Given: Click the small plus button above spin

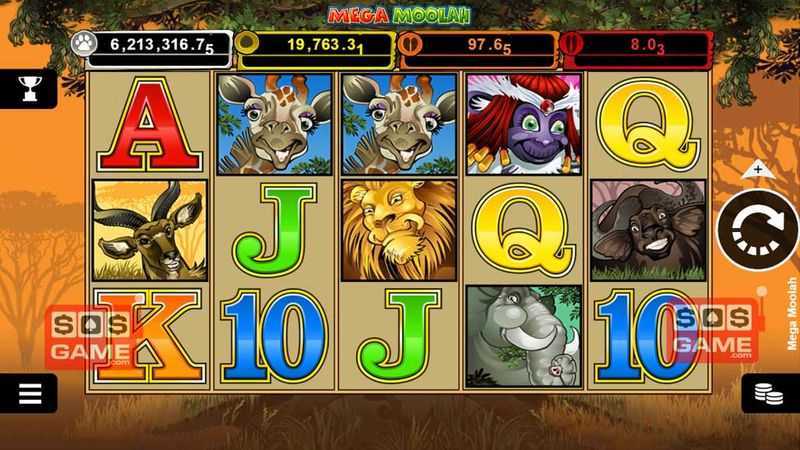Looking at the screenshot, I should click(x=757, y=168).
